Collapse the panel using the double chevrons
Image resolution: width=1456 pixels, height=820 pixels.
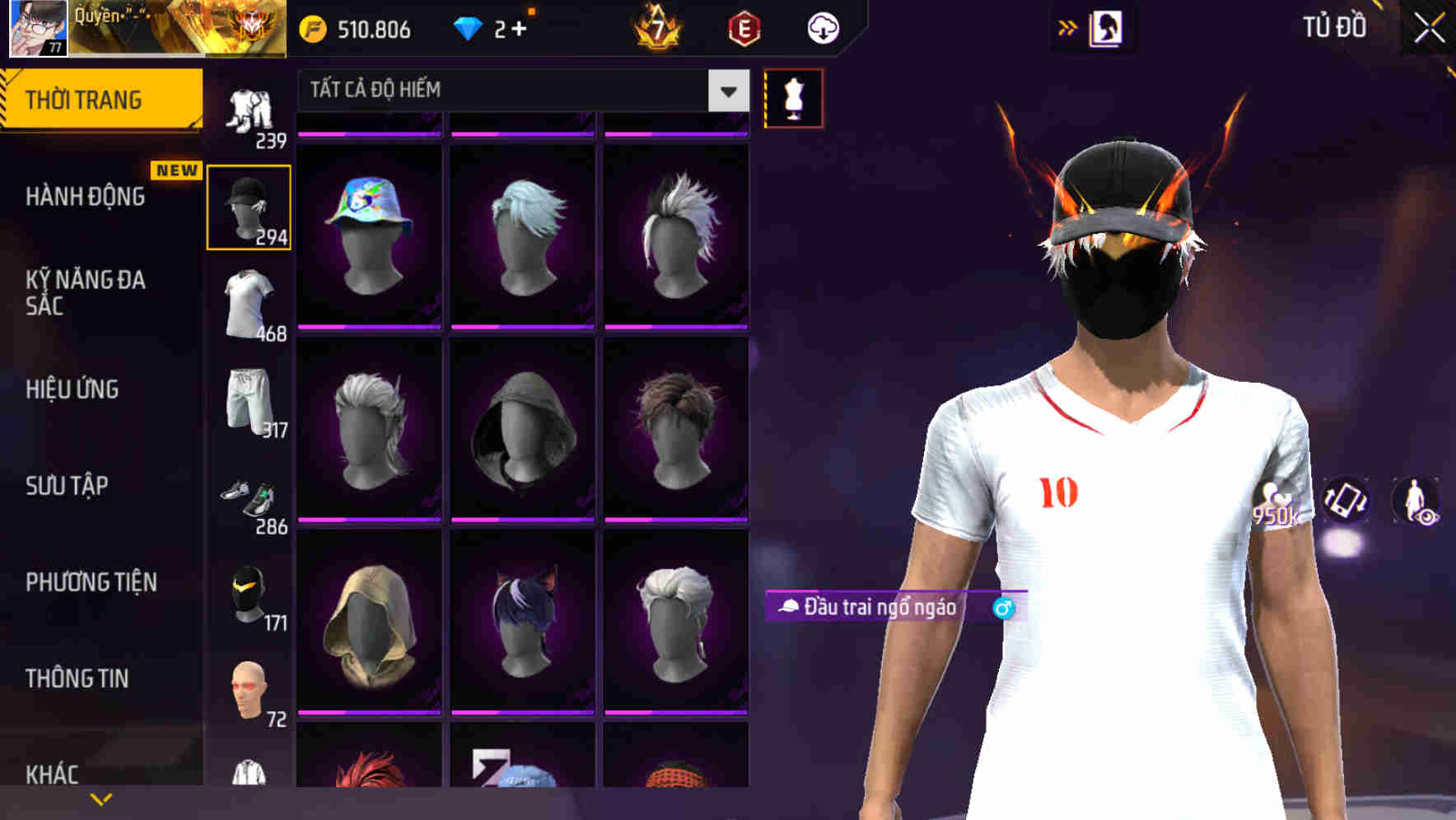[1068, 27]
